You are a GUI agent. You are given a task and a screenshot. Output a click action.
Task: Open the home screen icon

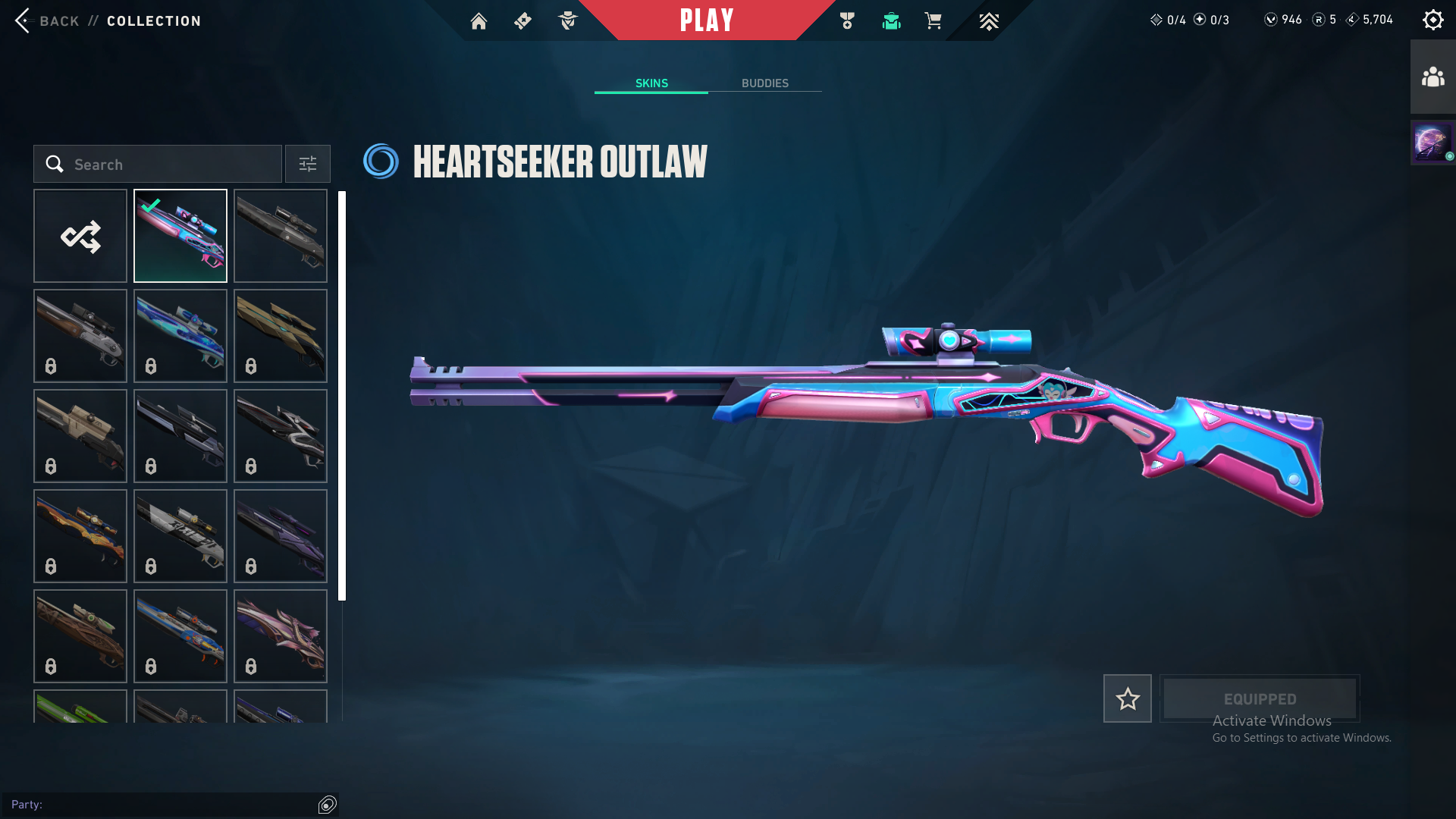pyautogui.click(x=479, y=20)
